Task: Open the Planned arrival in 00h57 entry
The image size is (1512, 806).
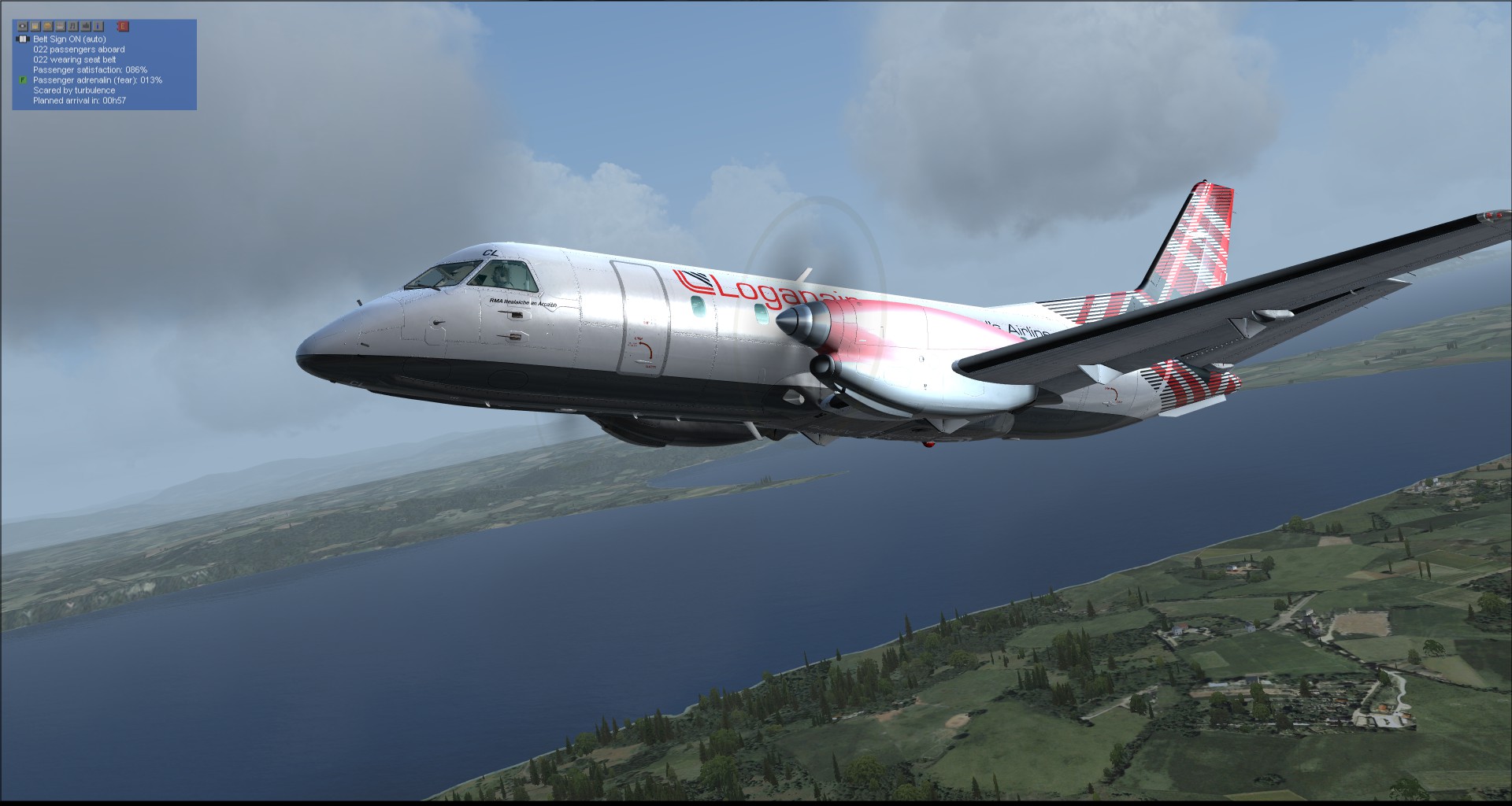Action: coord(80,101)
